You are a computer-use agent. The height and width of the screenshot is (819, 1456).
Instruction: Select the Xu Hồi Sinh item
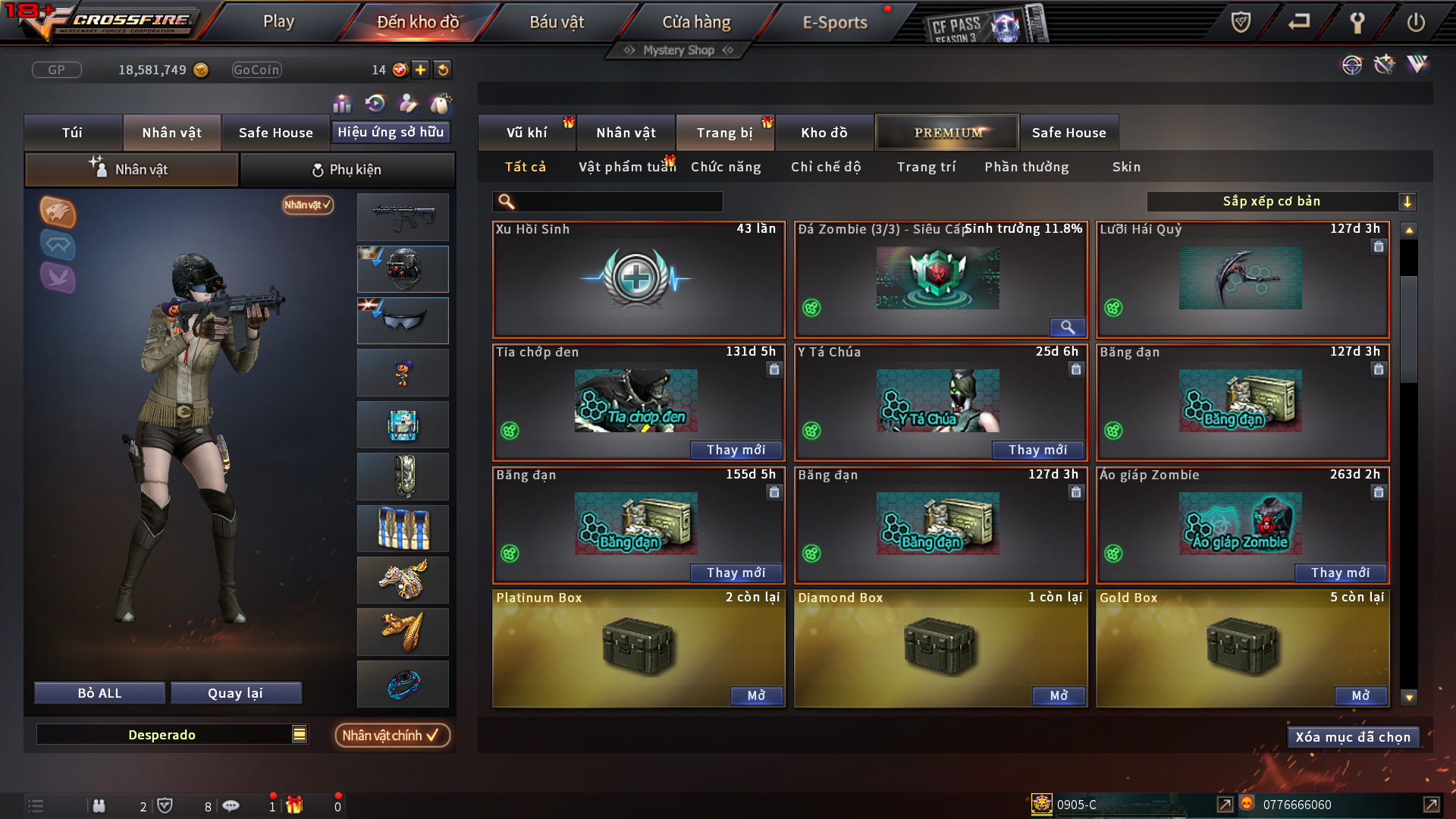(638, 281)
